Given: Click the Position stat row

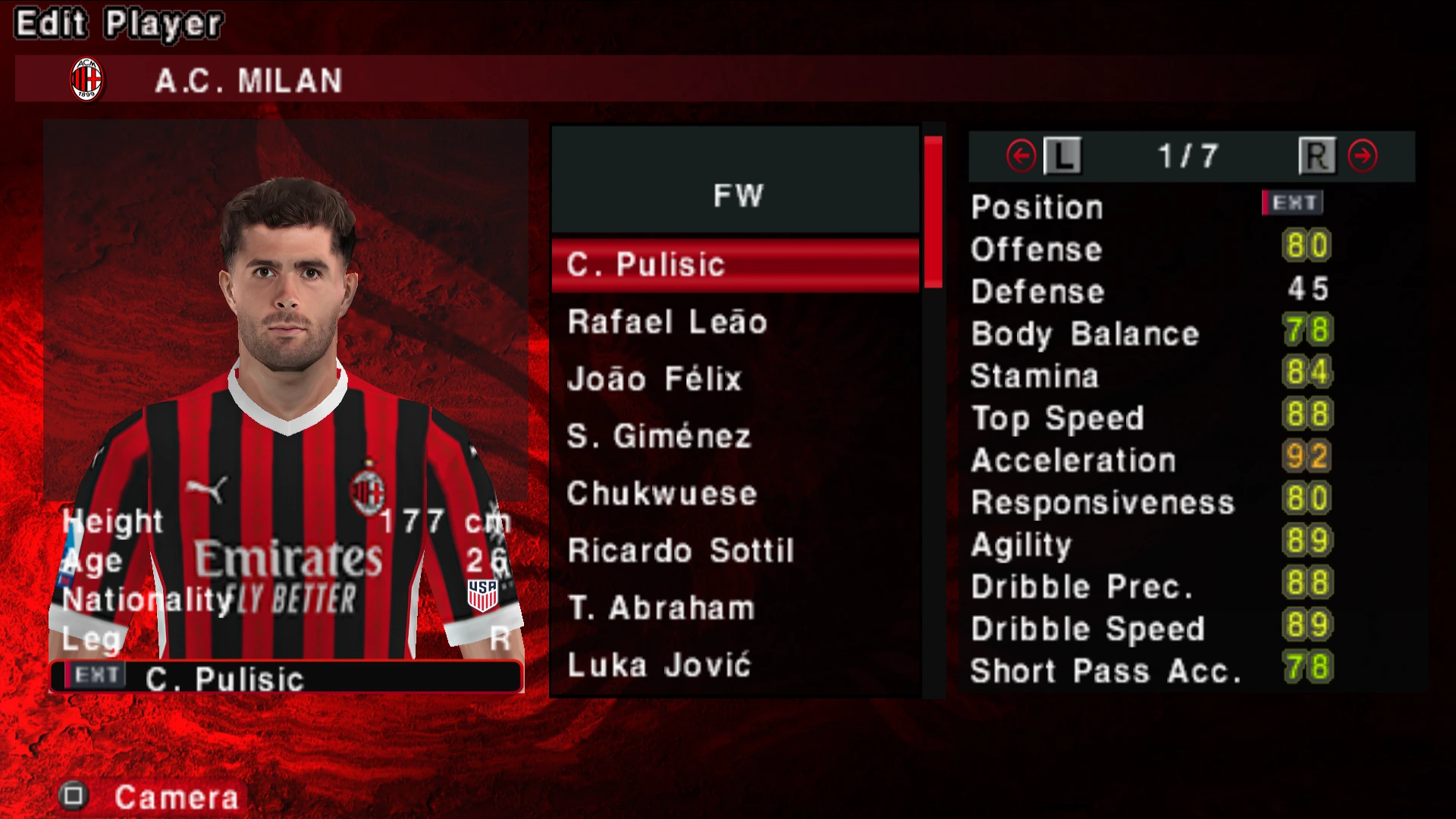Looking at the screenshot, I should click(x=1149, y=206).
